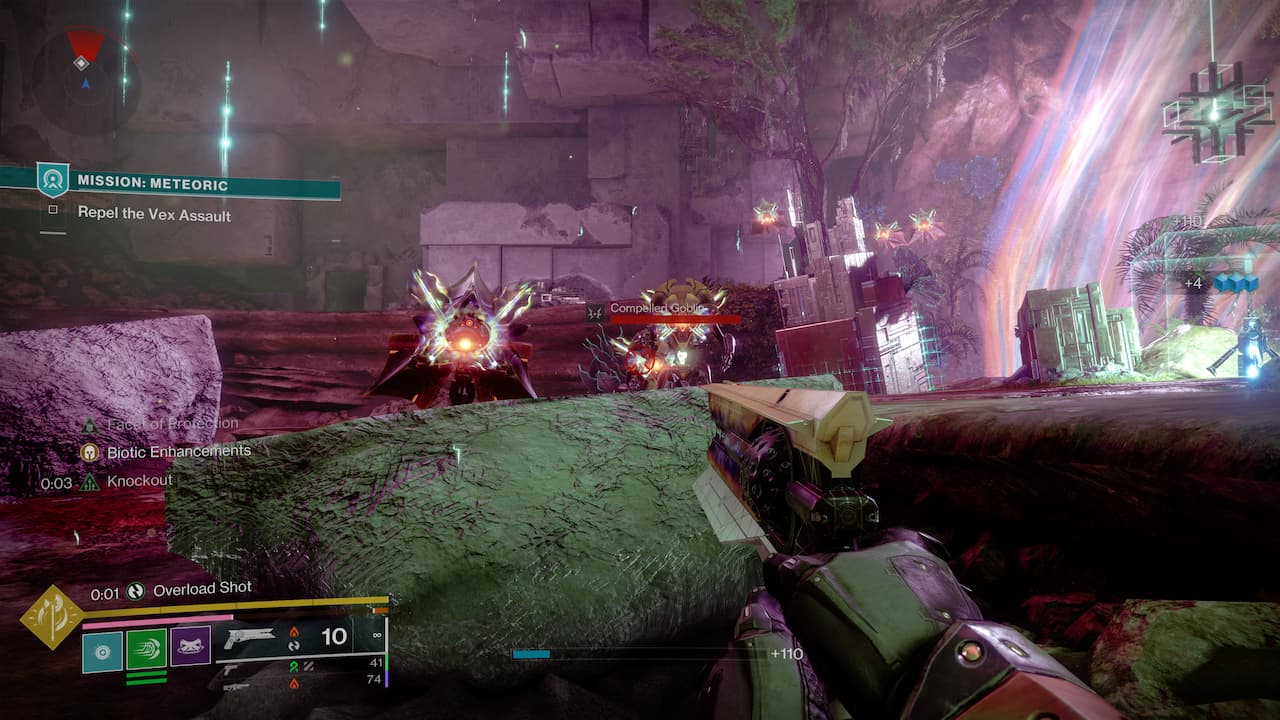Viewport: 1280px width, 720px height.
Task: Click the Knockout buff icon
Action: pos(90,482)
